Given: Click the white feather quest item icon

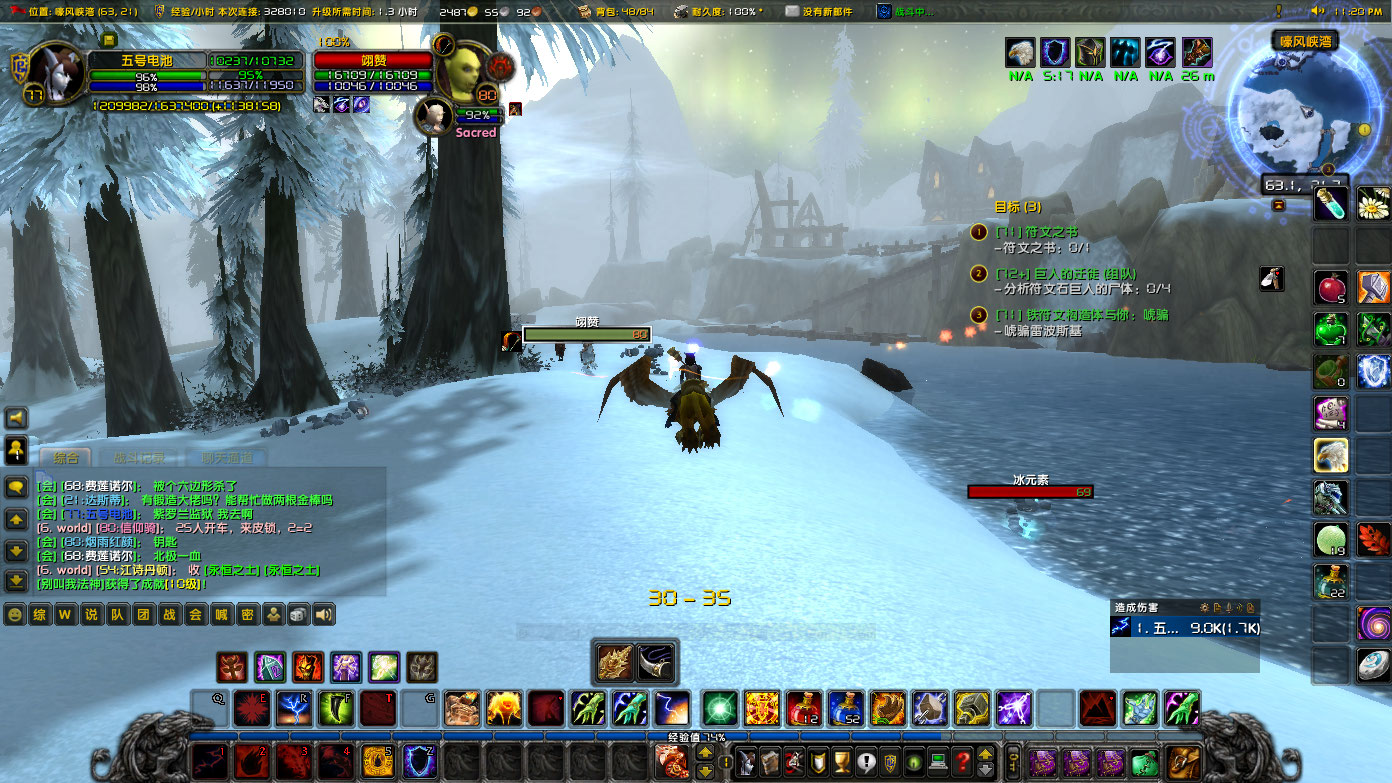Looking at the screenshot, I should point(1271,280).
